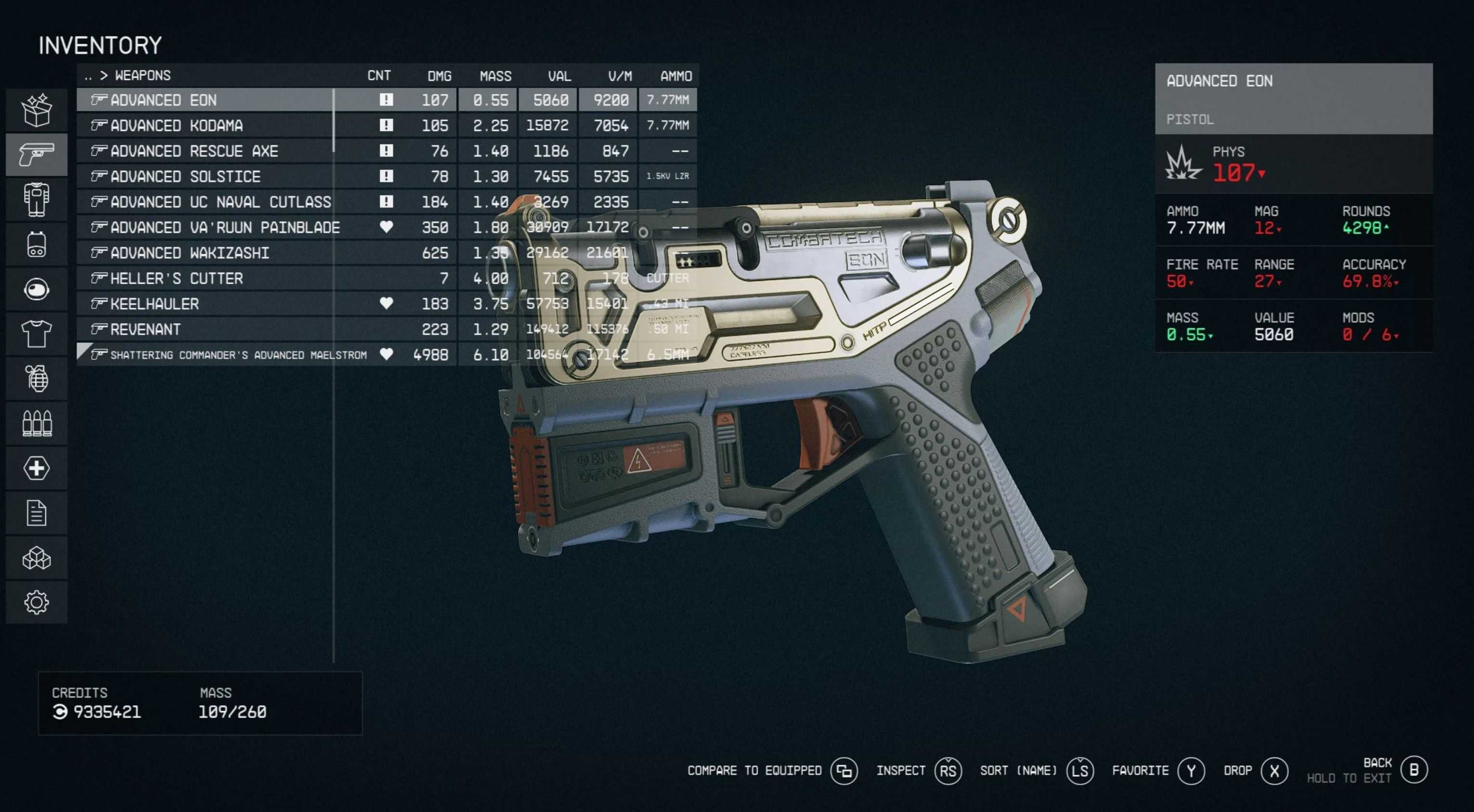
Task: Open the resources cubes category
Action: [x=37, y=558]
